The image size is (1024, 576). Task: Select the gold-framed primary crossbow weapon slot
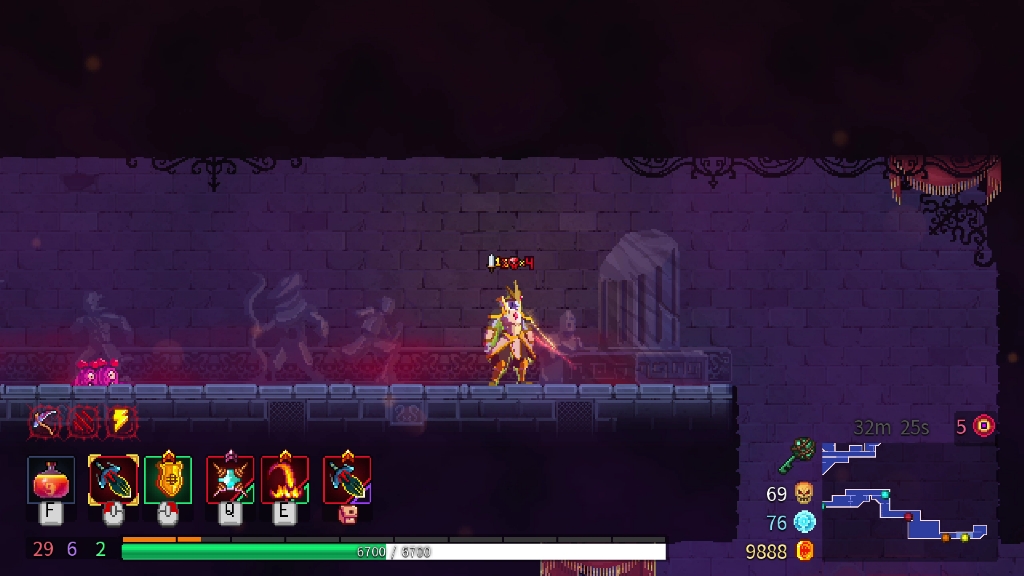click(x=113, y=480)
